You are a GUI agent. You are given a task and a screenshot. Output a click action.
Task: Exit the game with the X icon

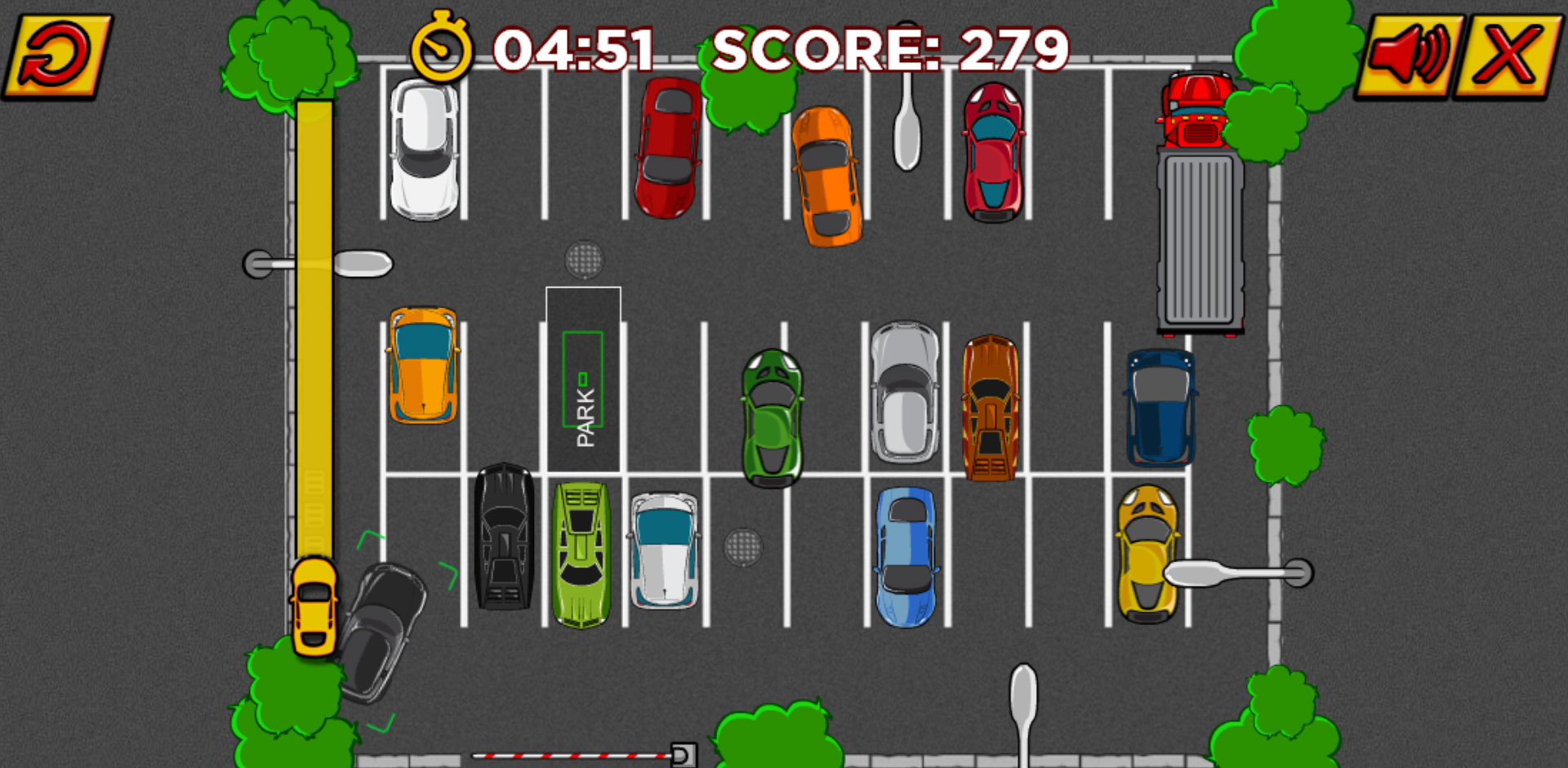pyautogui.click(x=1507, y=53)
